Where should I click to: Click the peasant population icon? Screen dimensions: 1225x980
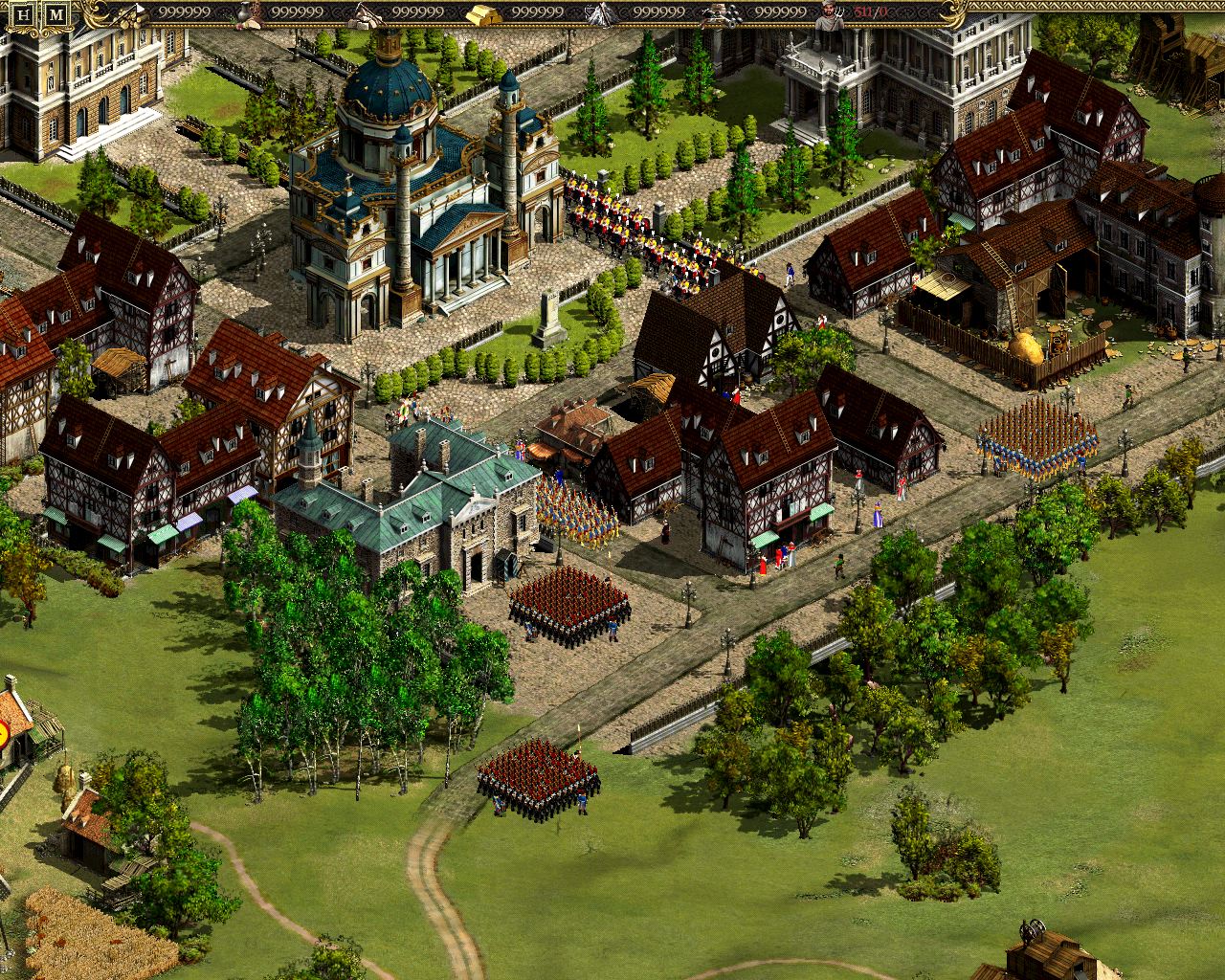point(828,12)
